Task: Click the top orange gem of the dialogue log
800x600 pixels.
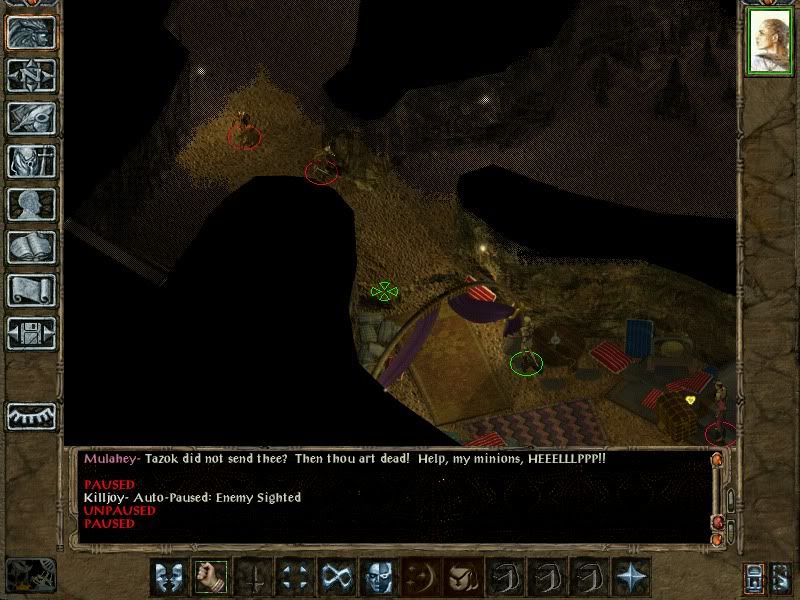Action: point(717,460)
